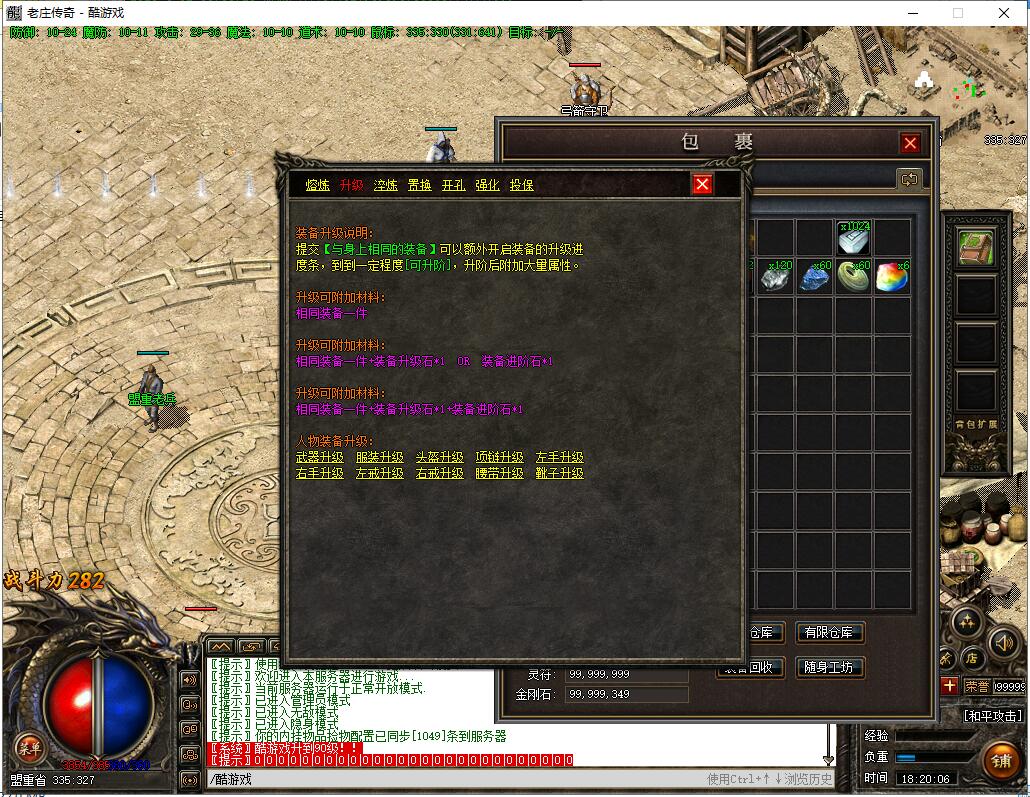Switch to the 熔炼 tab
1030x797 pixels.
[x=318, y=185]
